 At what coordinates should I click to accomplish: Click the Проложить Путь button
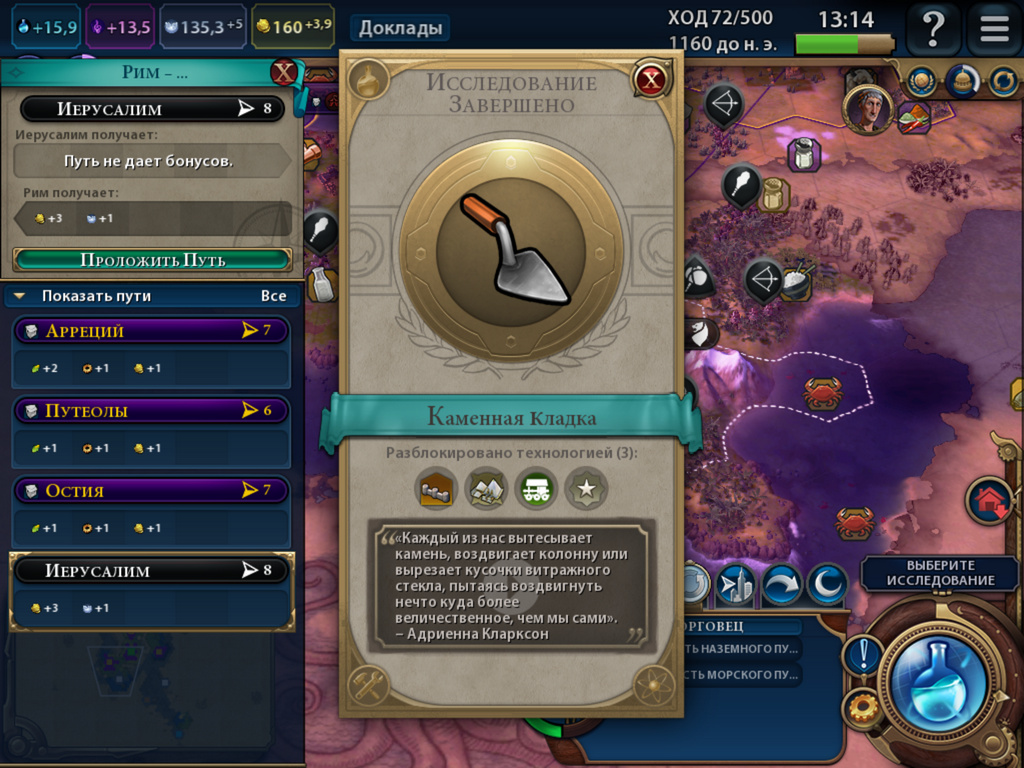(x=153, y=260)
